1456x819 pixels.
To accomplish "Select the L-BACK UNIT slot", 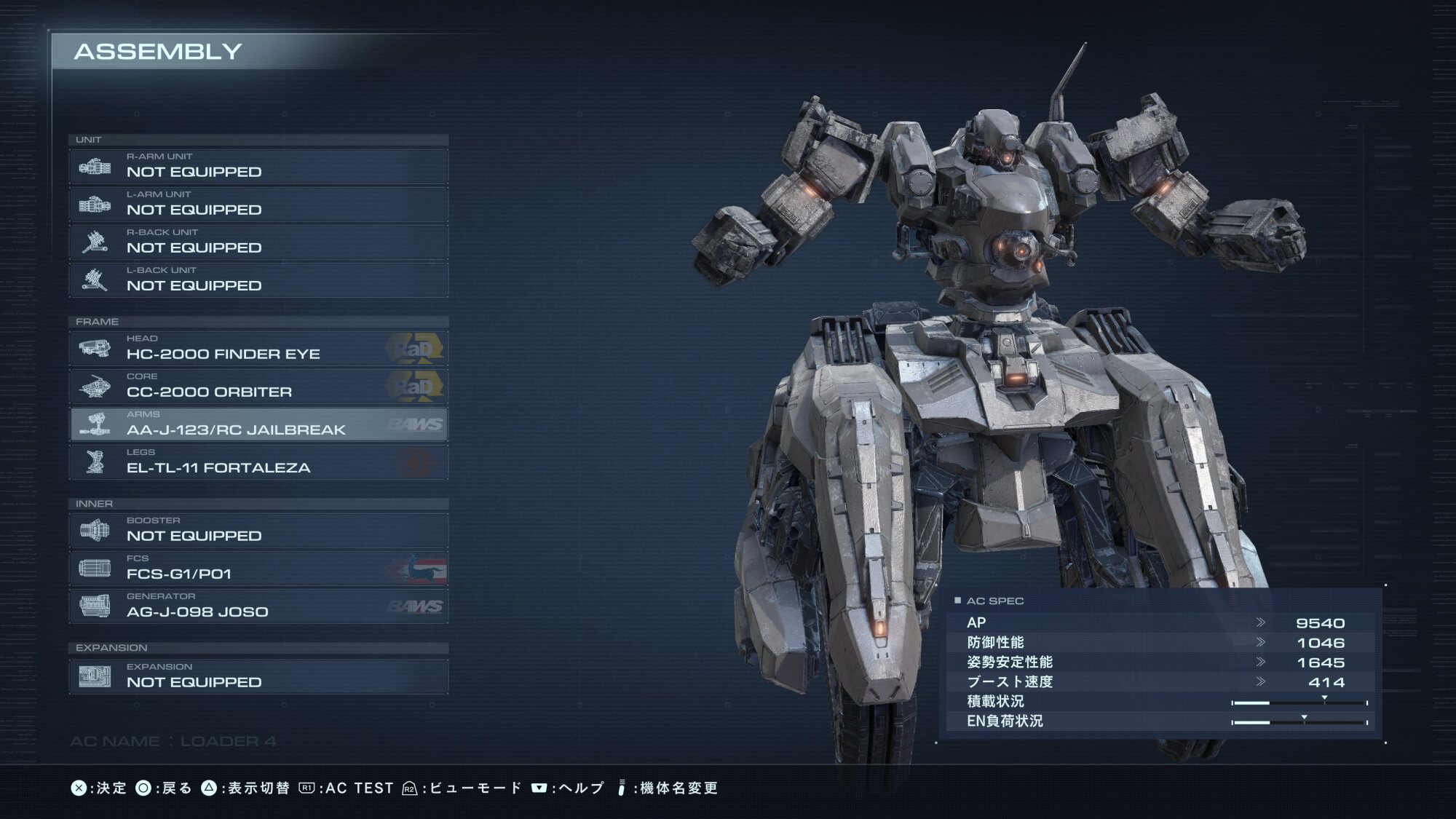I will 258,280.
